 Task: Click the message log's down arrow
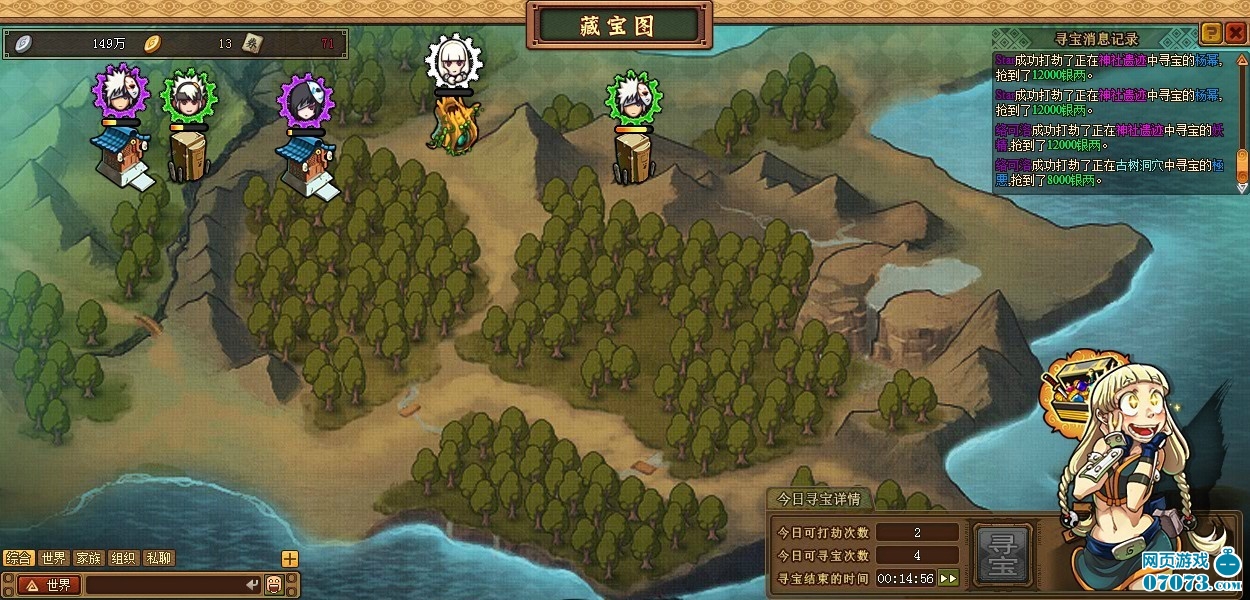tap(1242, 186)
